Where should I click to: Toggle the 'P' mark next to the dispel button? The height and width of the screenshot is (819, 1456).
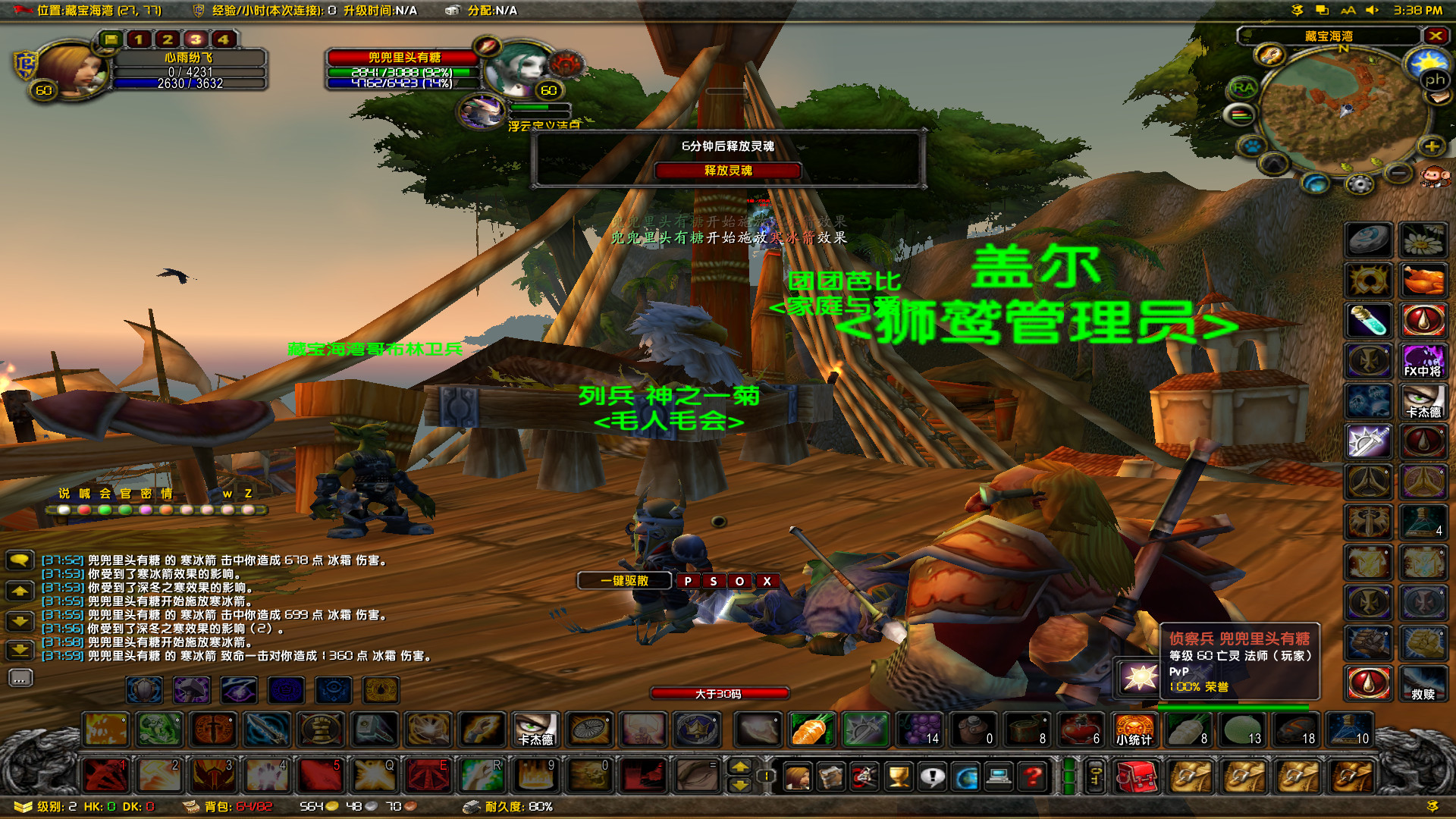(687, 581)
